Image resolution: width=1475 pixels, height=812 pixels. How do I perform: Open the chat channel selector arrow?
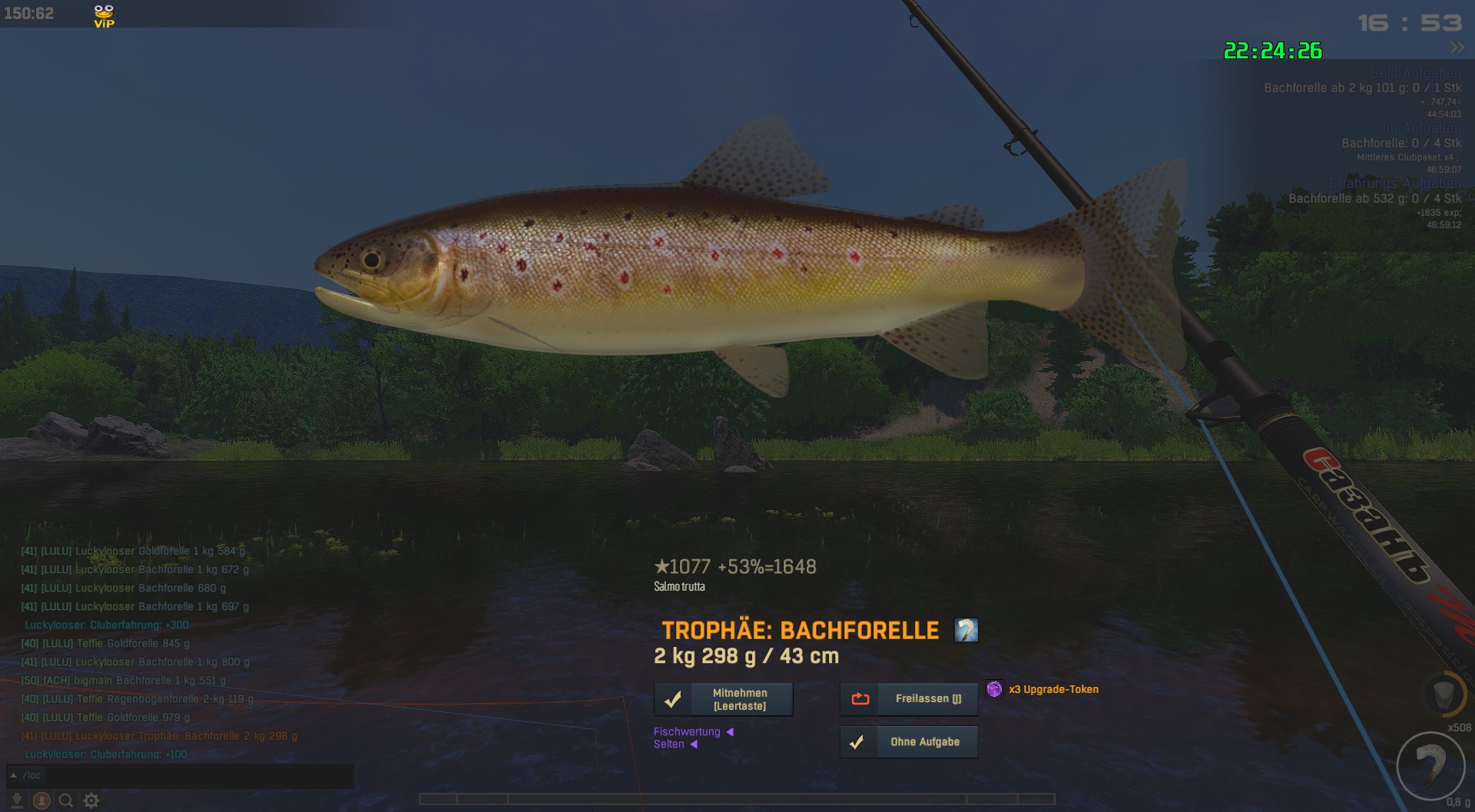pyautogui.click(x=13, y=776)
